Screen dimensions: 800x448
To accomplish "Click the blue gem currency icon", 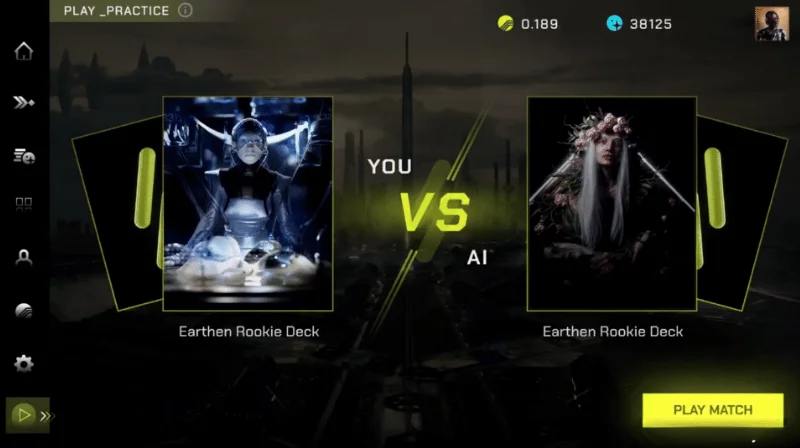I will 613,24.
